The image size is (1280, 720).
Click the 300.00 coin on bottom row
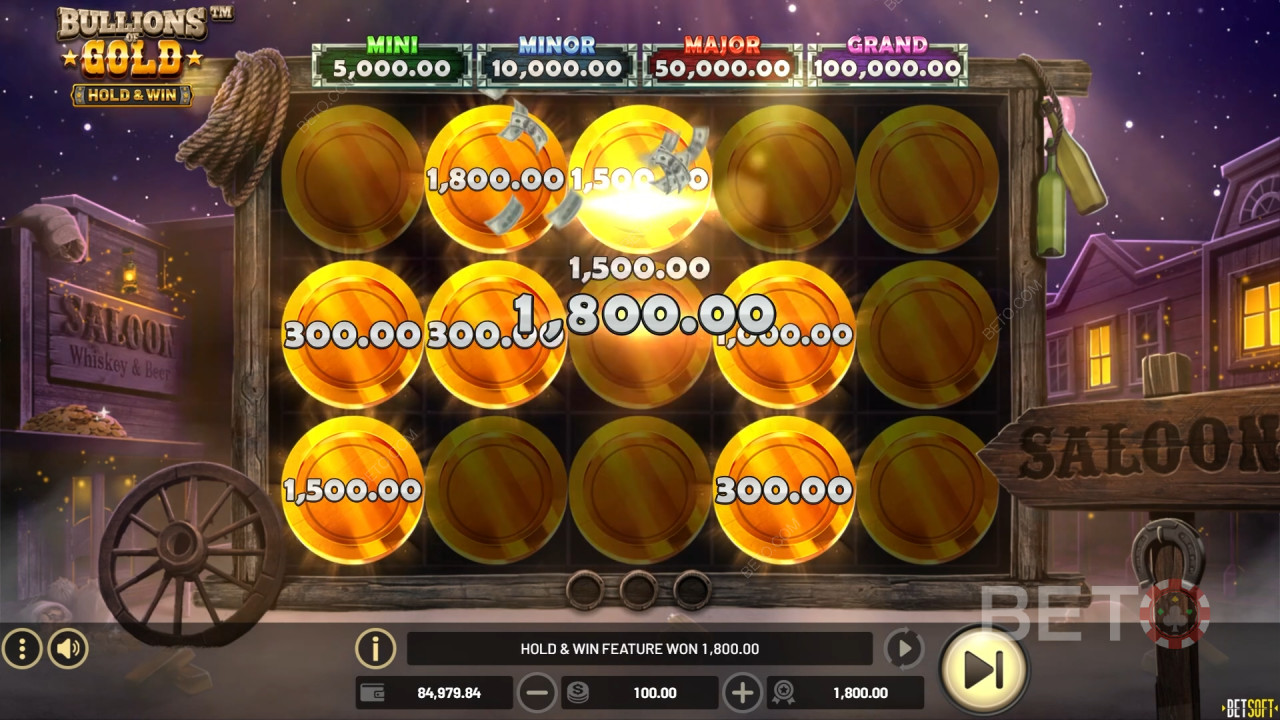tap(785, 491)
